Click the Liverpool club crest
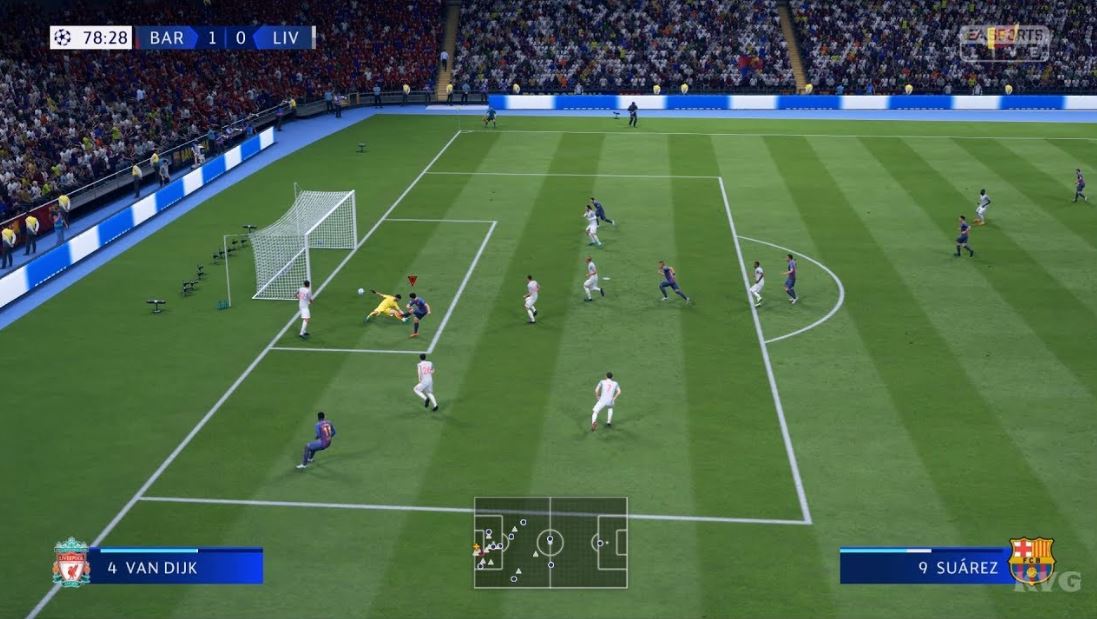The height and width of the screenshot is (619, 1097). [71, 563]
